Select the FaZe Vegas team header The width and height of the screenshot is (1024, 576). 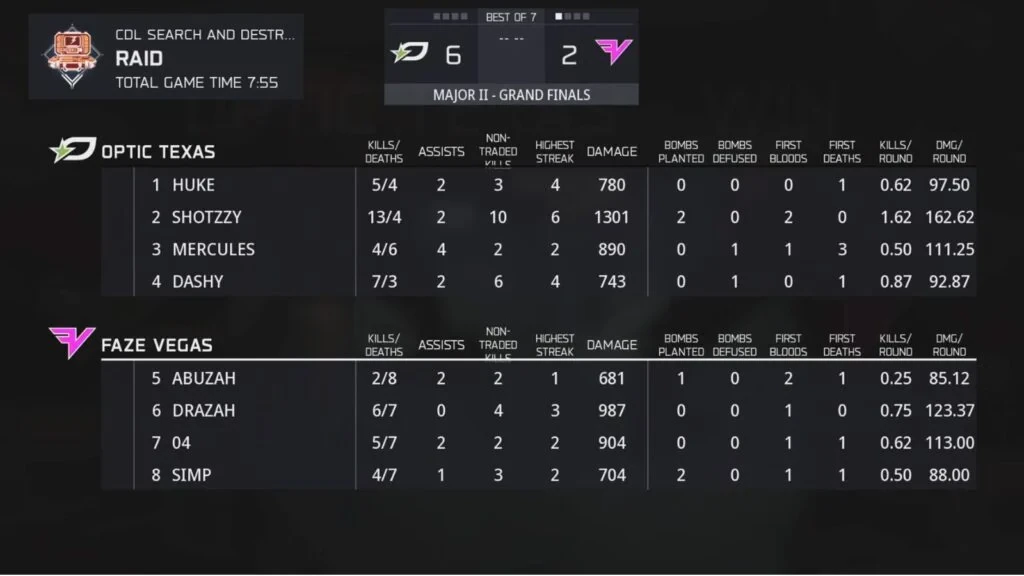156,346
